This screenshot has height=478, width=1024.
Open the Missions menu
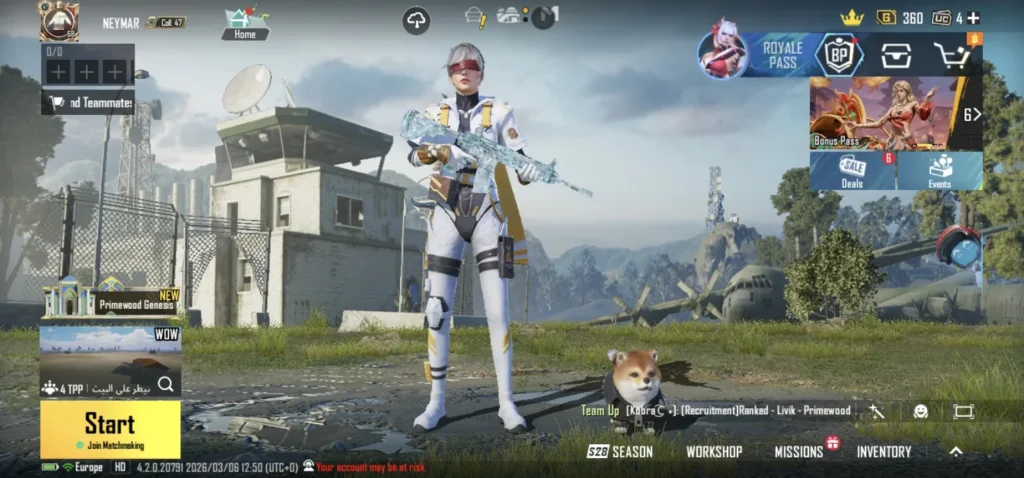coord(798,452)
